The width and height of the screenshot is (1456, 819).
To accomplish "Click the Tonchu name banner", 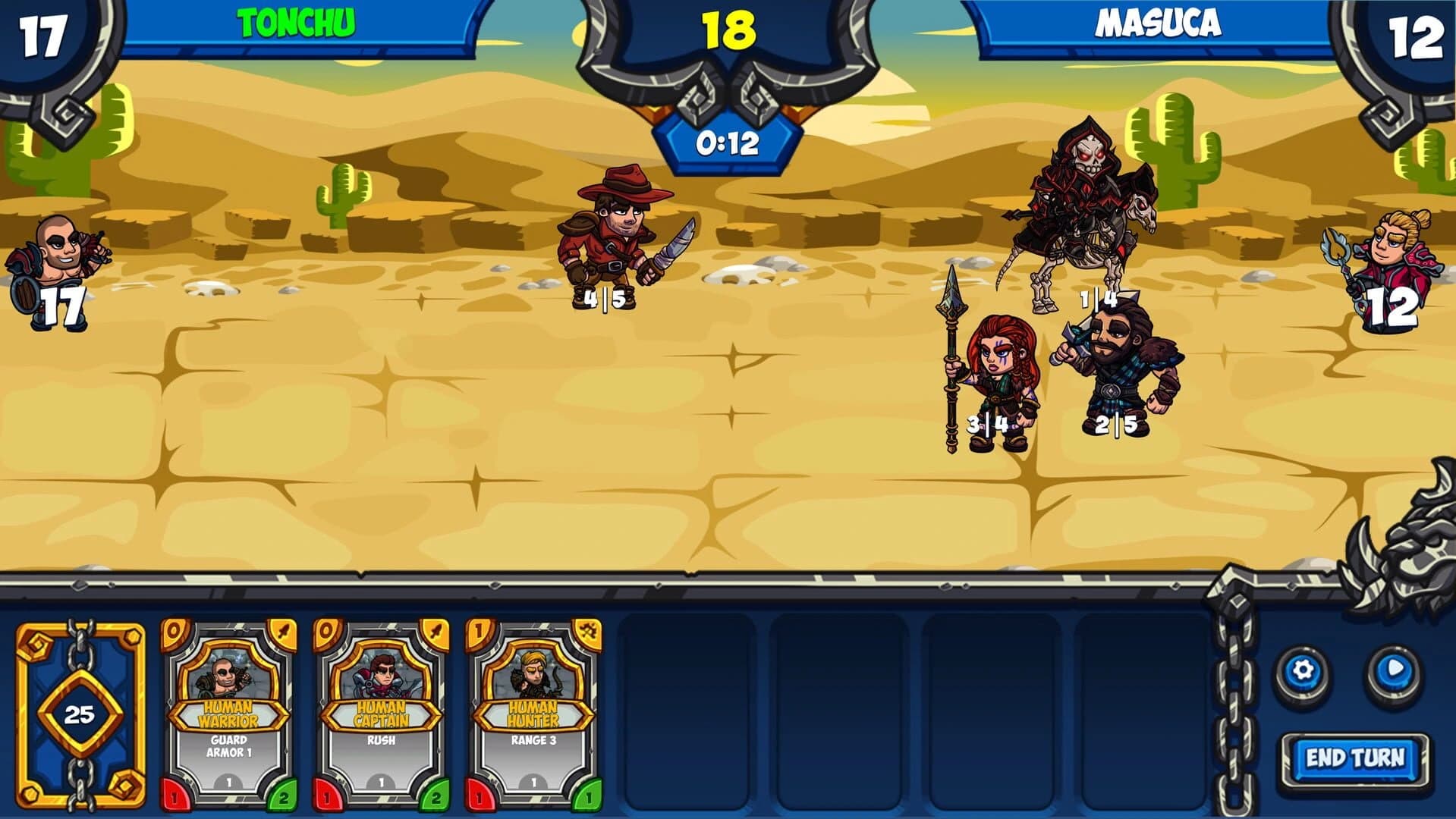I will (296, 21).
